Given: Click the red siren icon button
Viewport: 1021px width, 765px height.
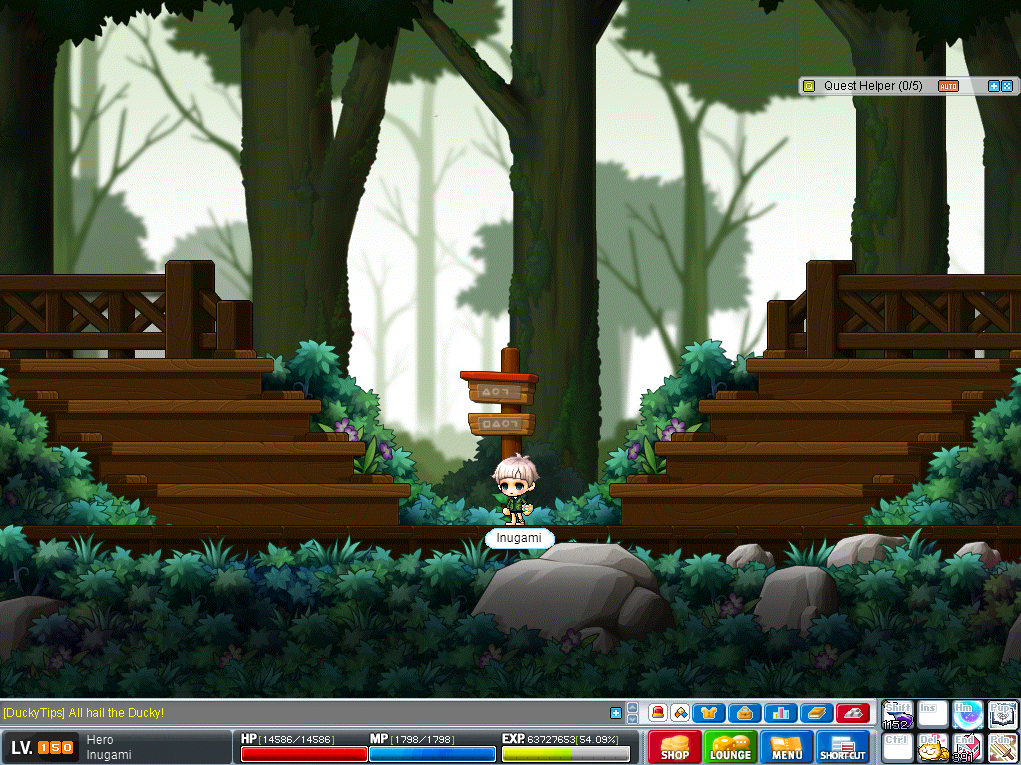Looking at the screenshot, I should click(658, 713).
